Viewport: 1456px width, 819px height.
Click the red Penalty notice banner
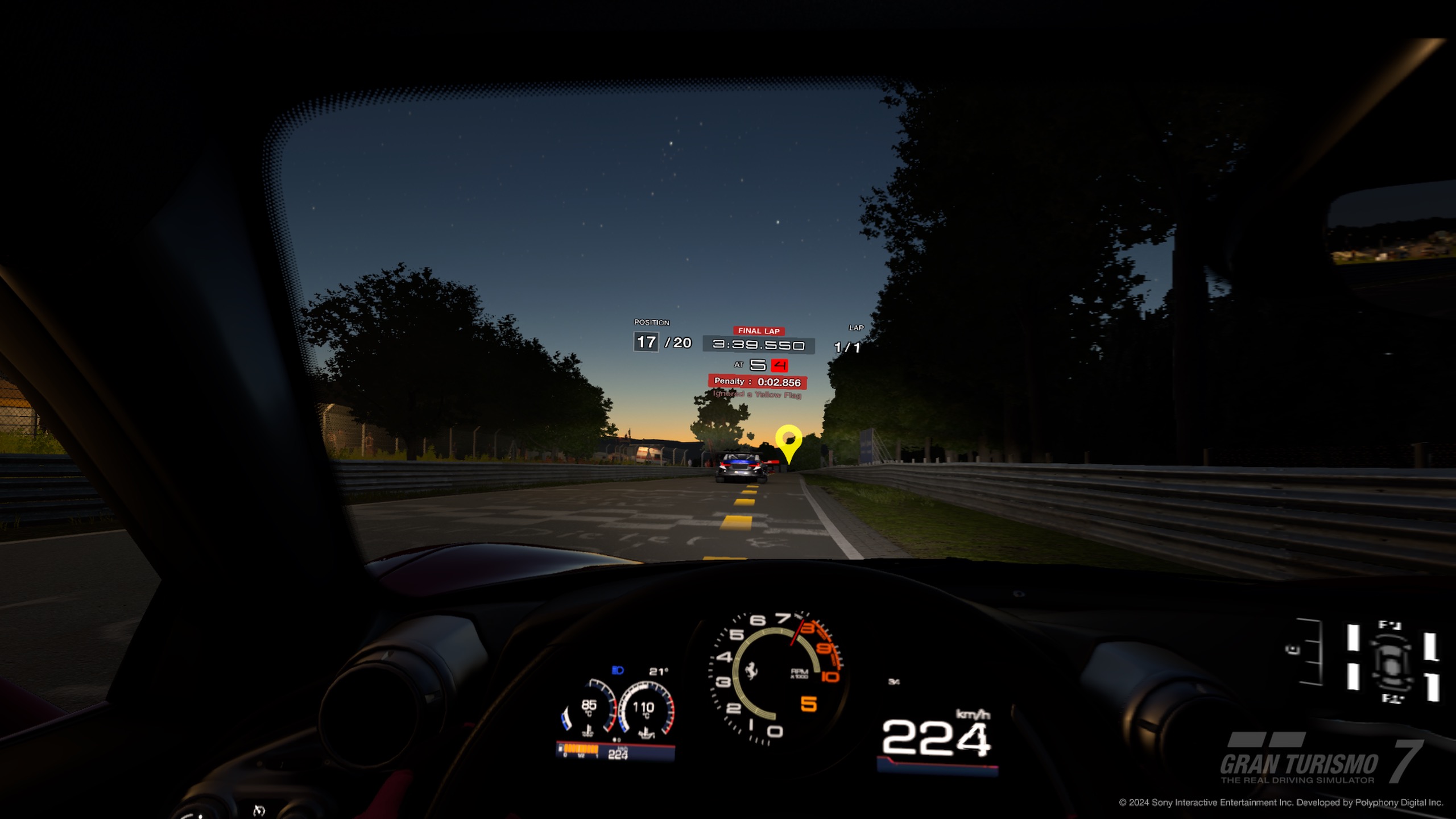coord(757,382)
